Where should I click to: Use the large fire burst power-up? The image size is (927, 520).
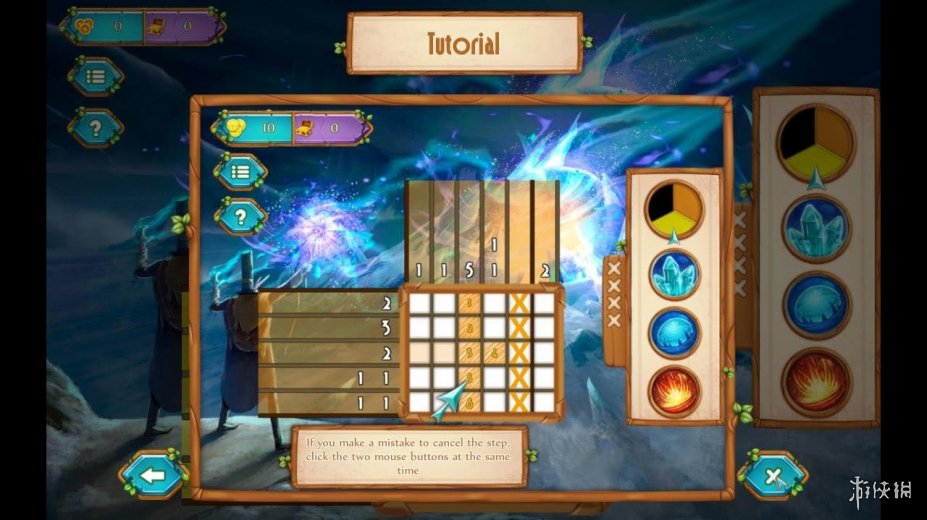(816, 380)
